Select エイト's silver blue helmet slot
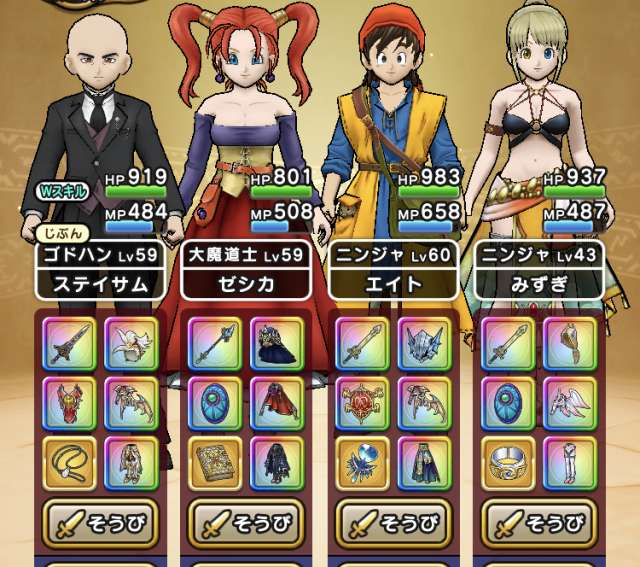 (x=424, y=343)
